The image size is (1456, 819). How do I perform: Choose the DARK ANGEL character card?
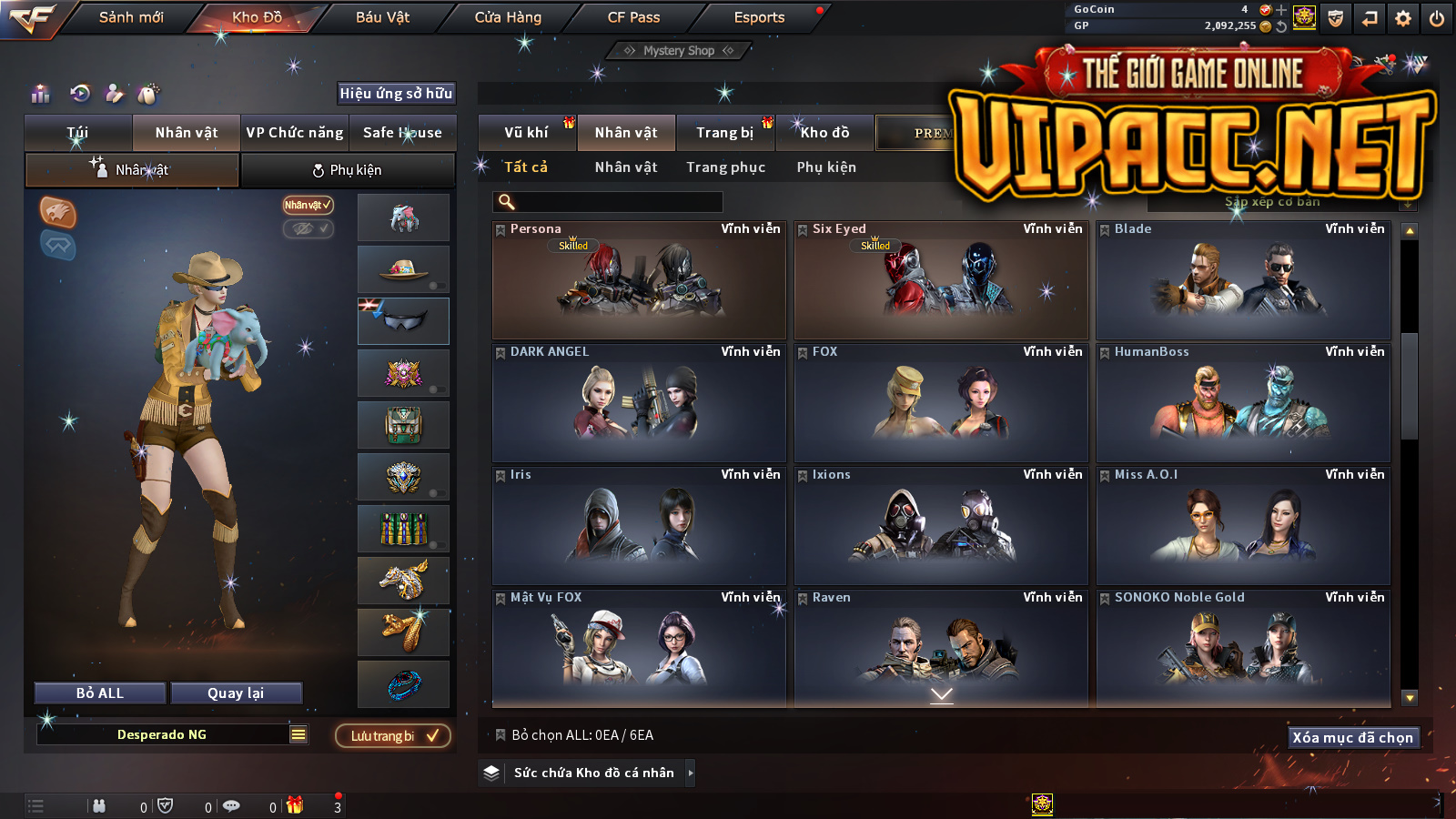click(639, 403)
